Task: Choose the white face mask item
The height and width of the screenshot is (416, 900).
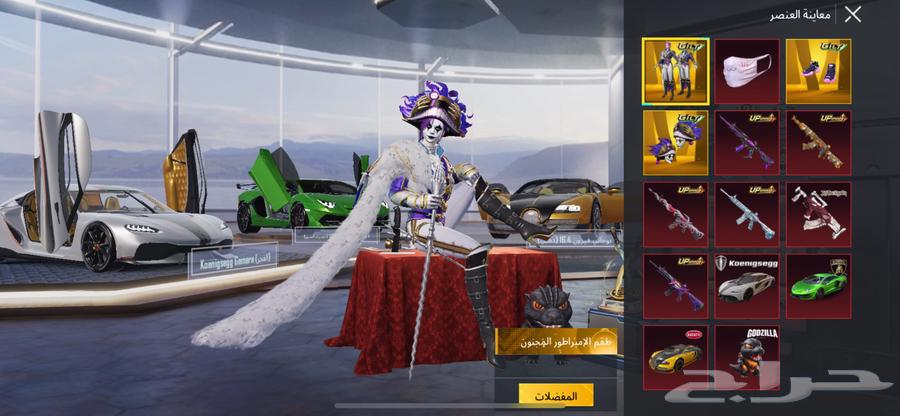Action: point(747,71)
